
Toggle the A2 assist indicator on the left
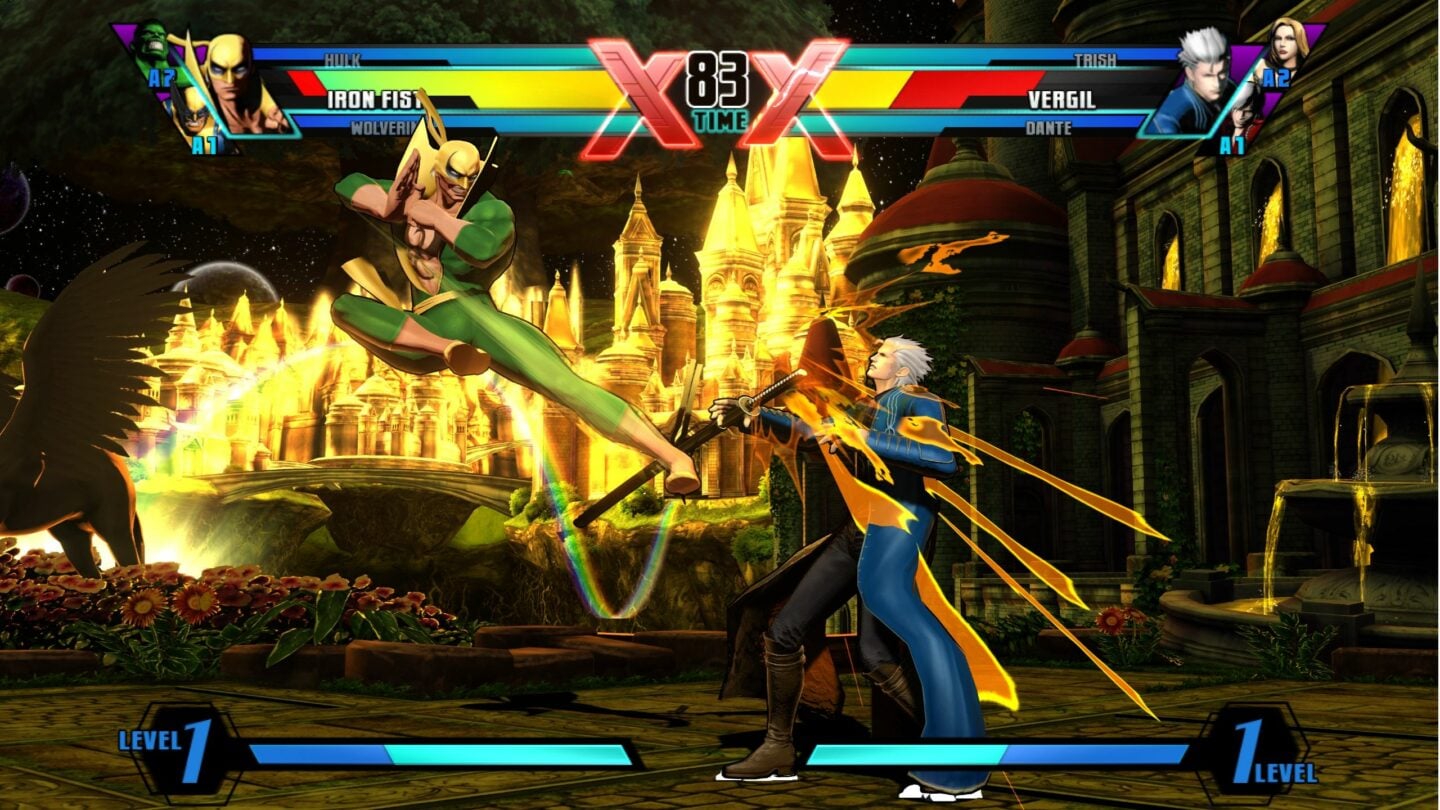pyautogui.click(x=162, y=77)
